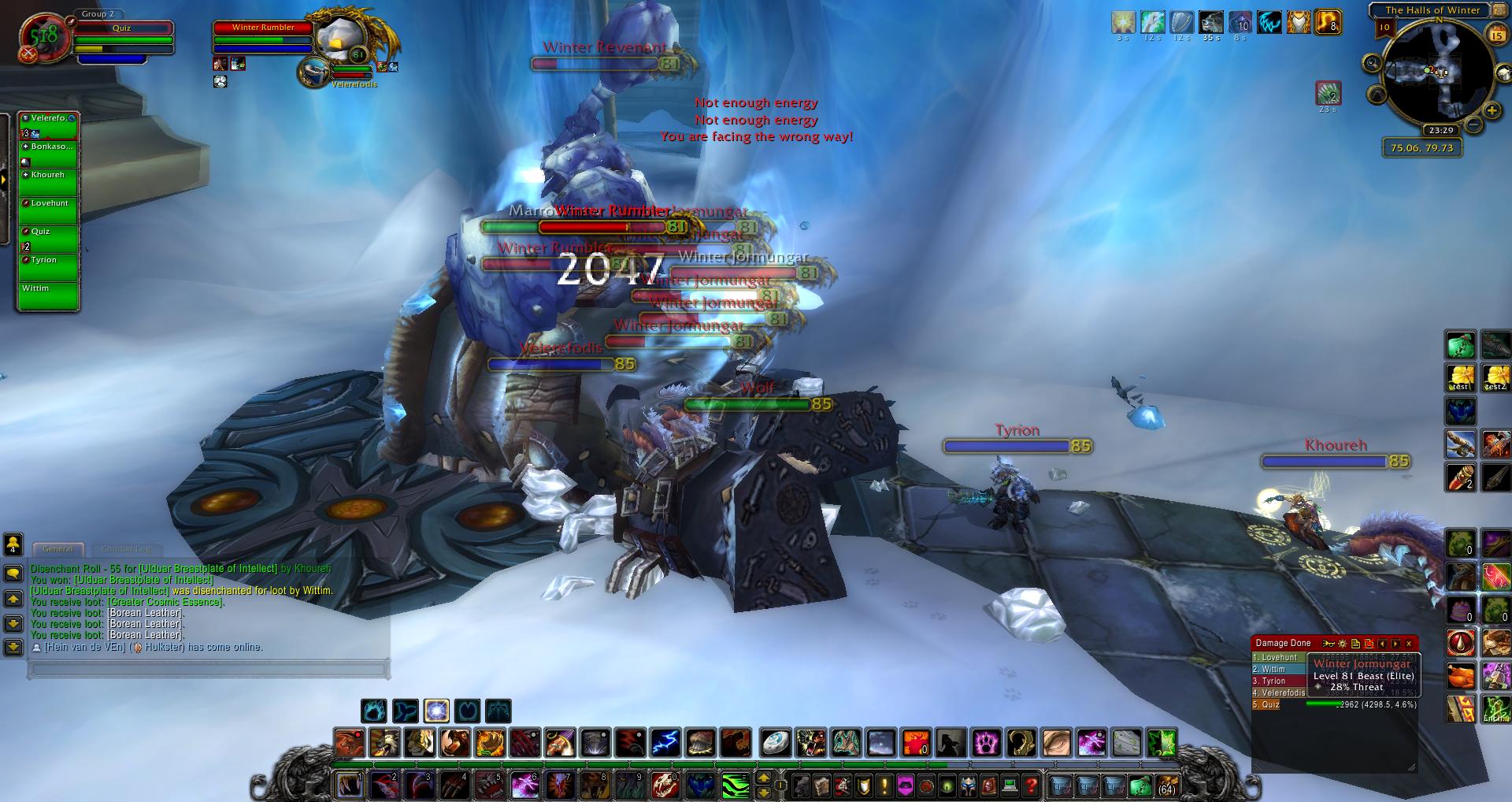Use the roast chicken food item
This screenshot has height=802, width=1512.
[1461, 676]
